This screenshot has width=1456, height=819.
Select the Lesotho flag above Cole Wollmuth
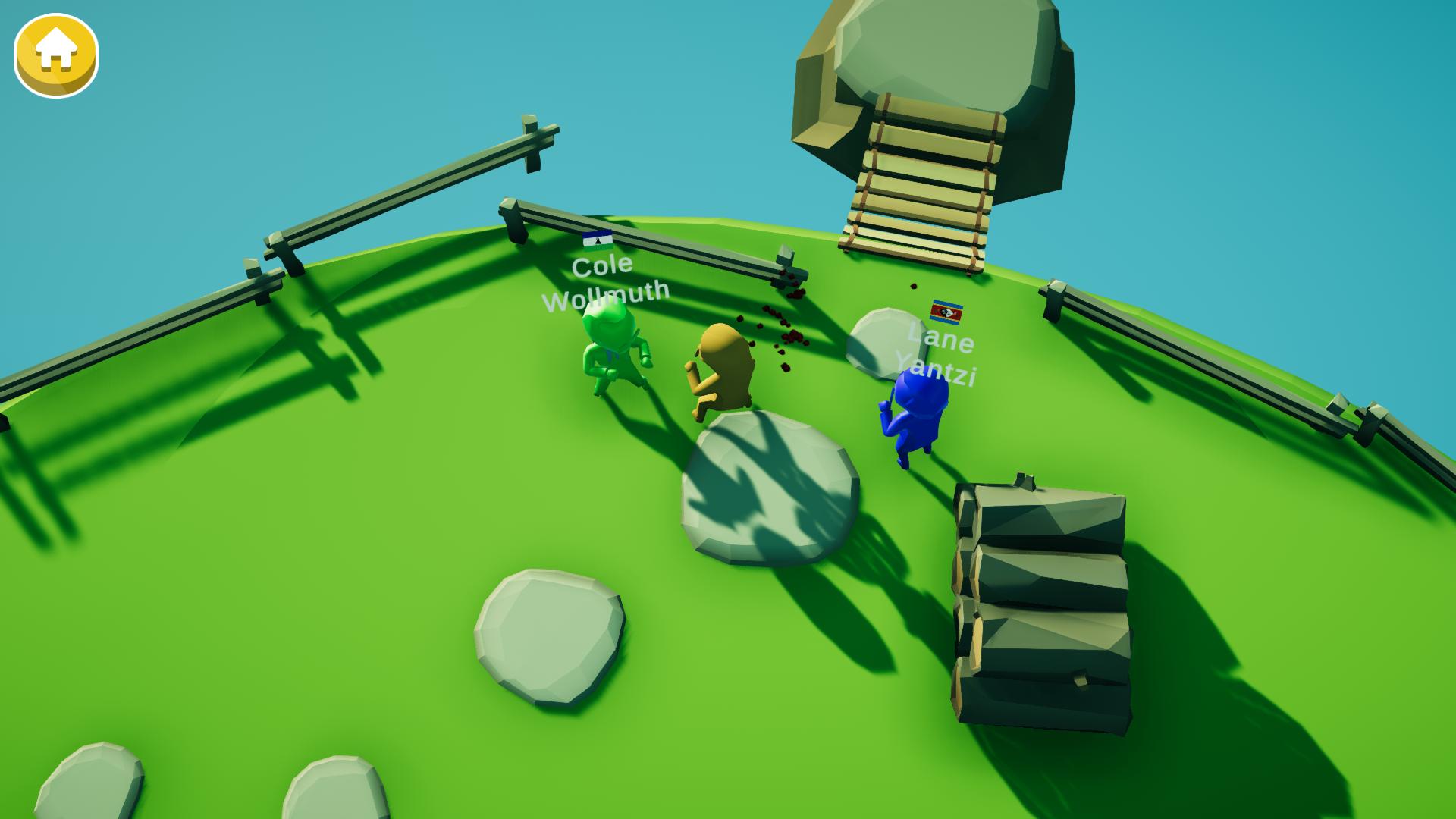click(x=597, y=241)
